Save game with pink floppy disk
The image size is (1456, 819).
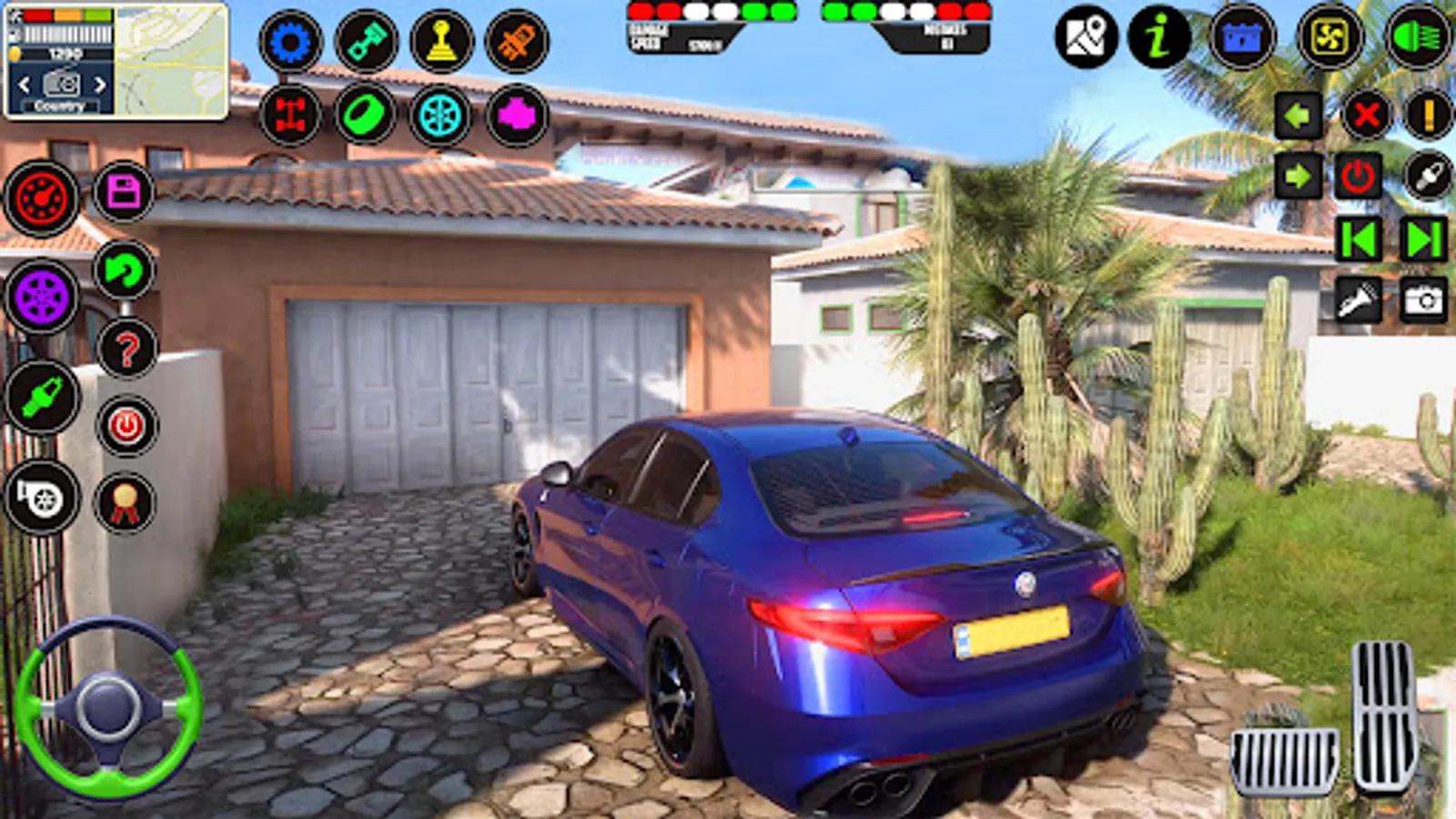(x=124, y=192)
